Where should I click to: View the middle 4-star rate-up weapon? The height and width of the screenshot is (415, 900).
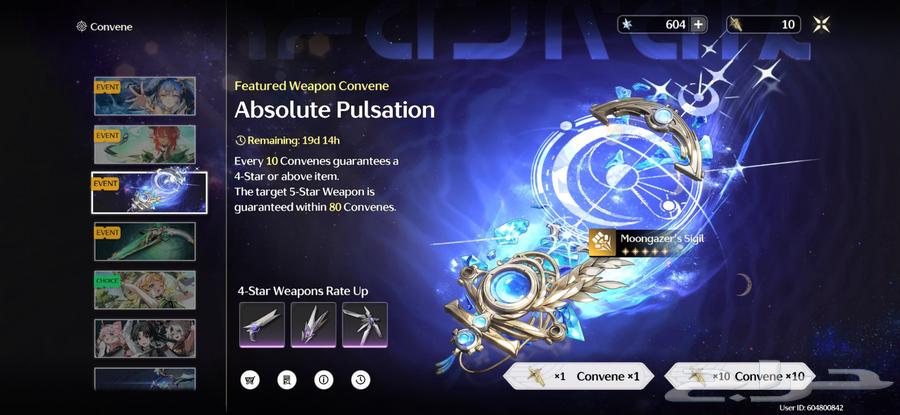pyautogui.click(x=313, y=324)
